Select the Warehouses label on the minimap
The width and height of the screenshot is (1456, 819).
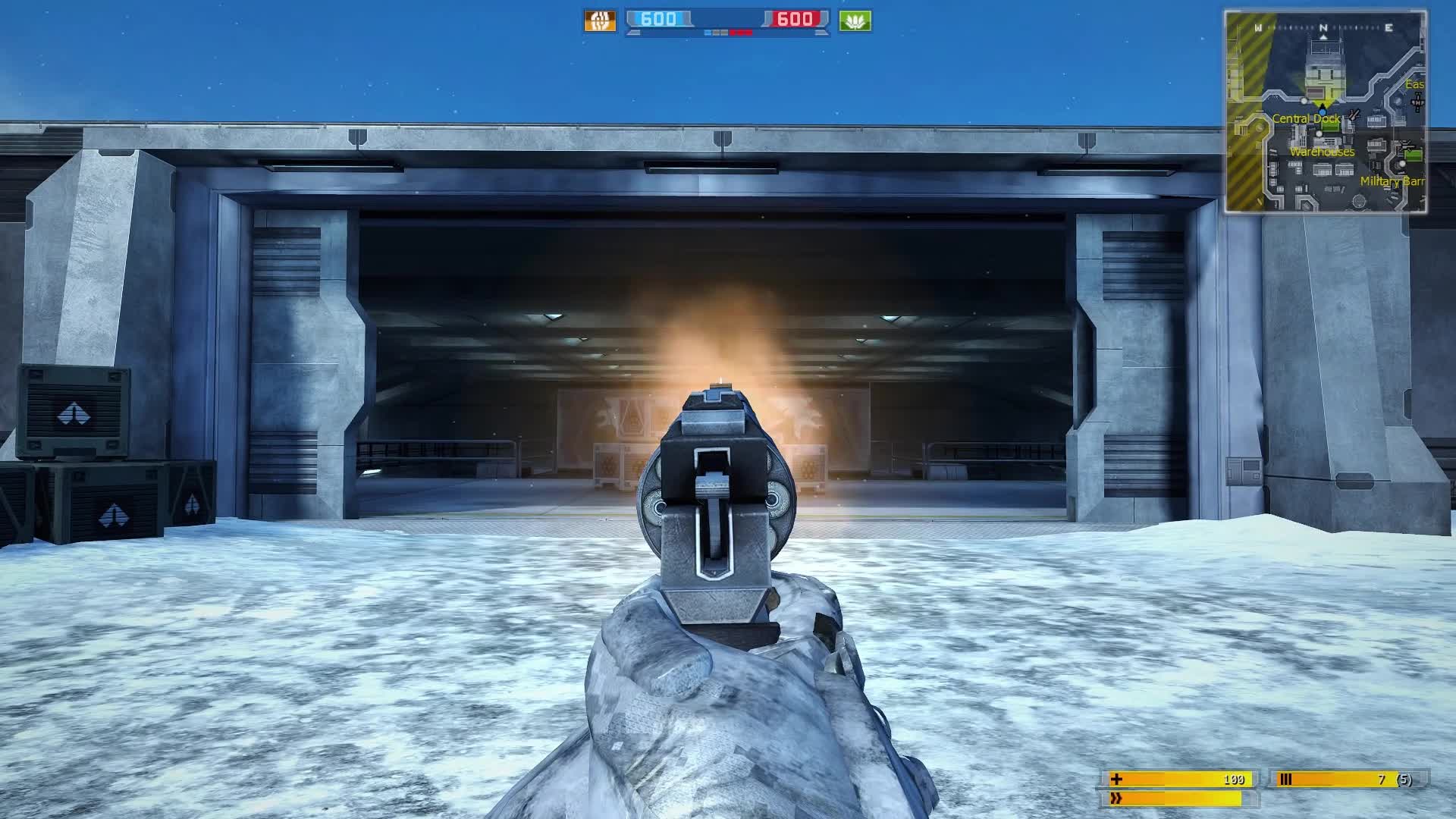[1323, 152]
